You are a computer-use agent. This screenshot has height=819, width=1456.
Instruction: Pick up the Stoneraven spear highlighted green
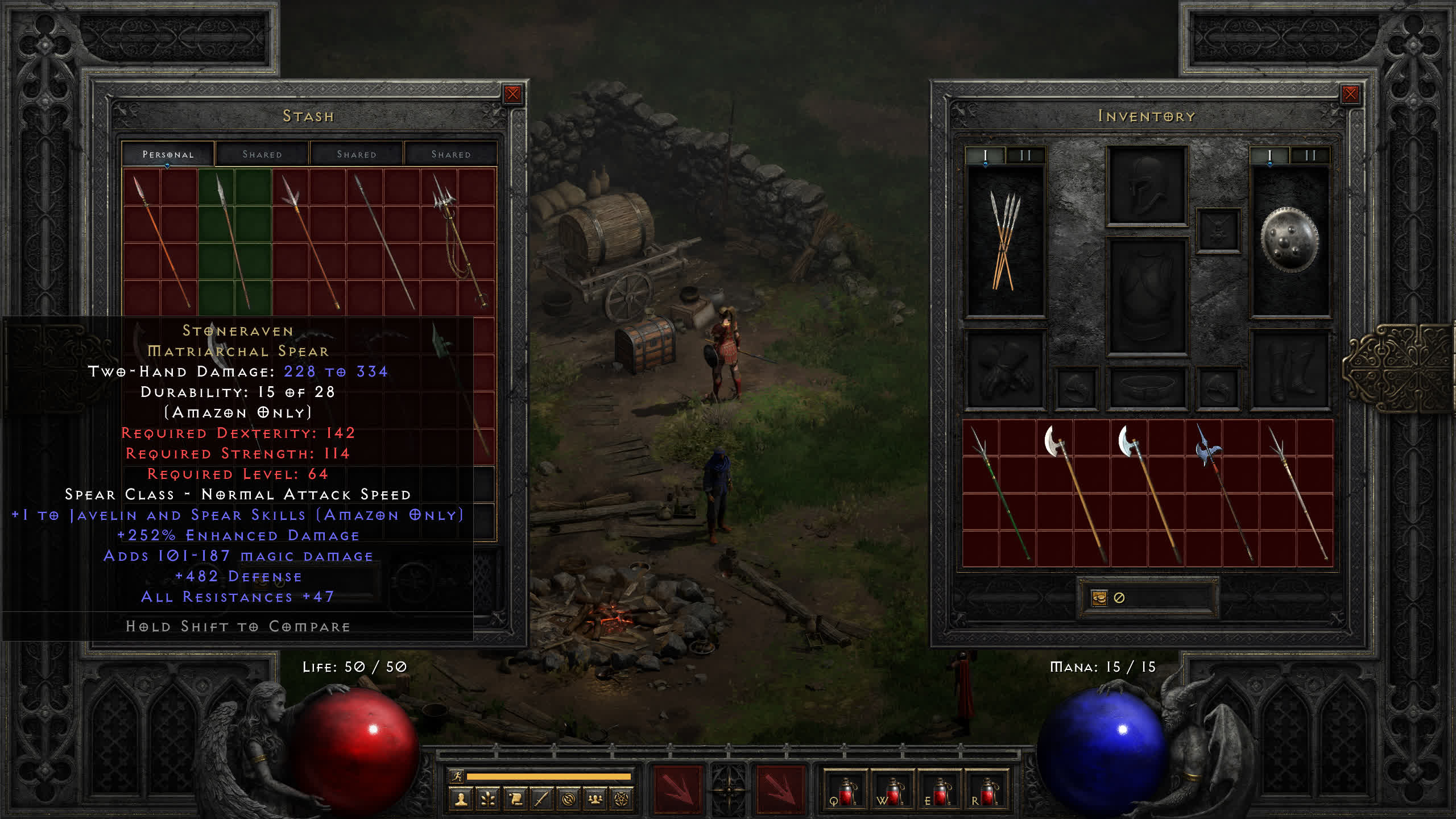(234, 242)
